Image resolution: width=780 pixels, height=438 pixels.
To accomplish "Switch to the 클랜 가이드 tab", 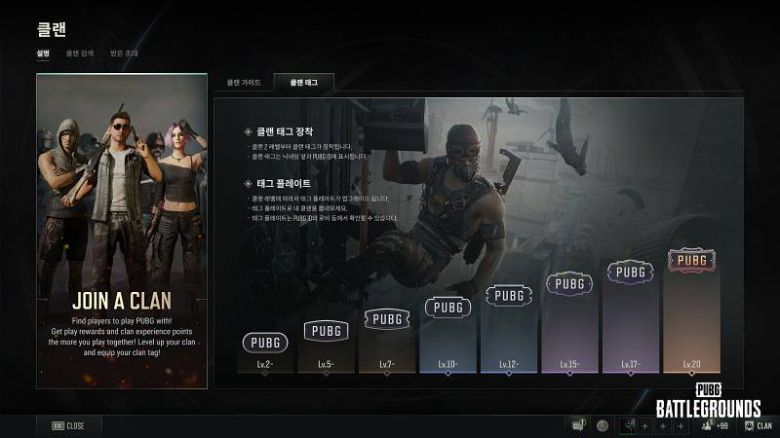I will tap(244, 83).
